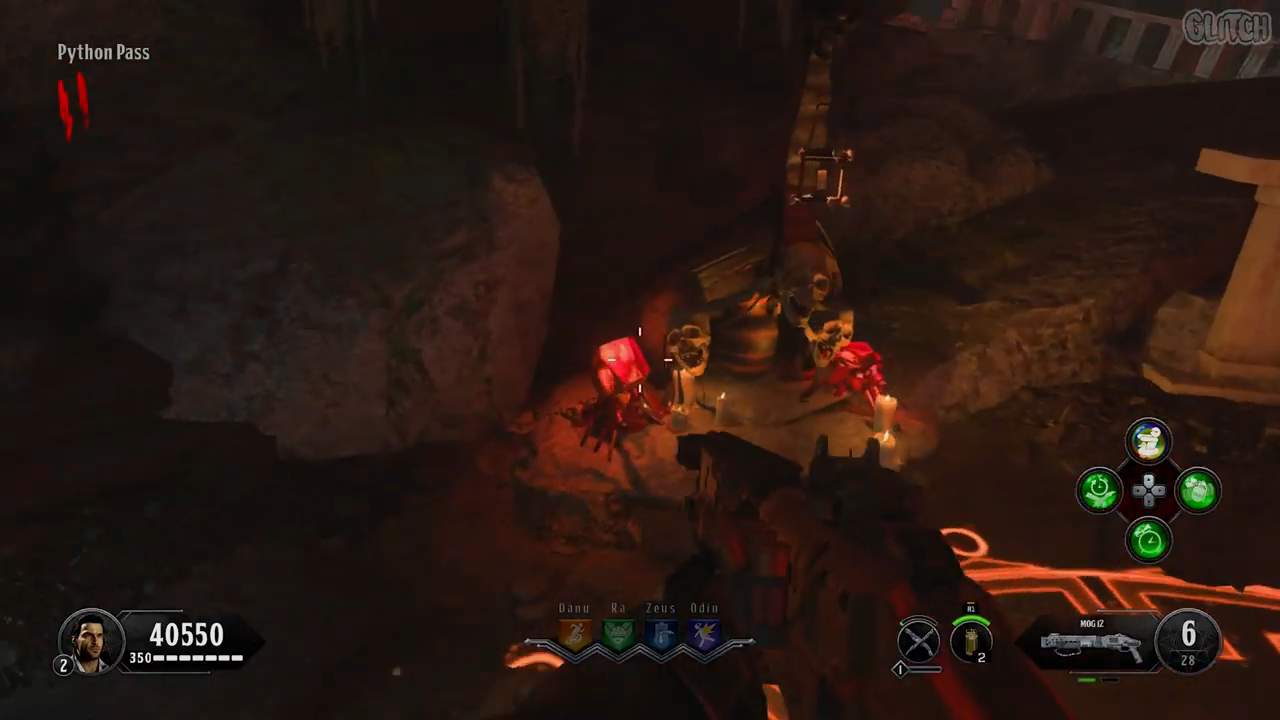Screen dimensions: 1280x720
Task: Activate the right green elixir
Action: 1197,491
